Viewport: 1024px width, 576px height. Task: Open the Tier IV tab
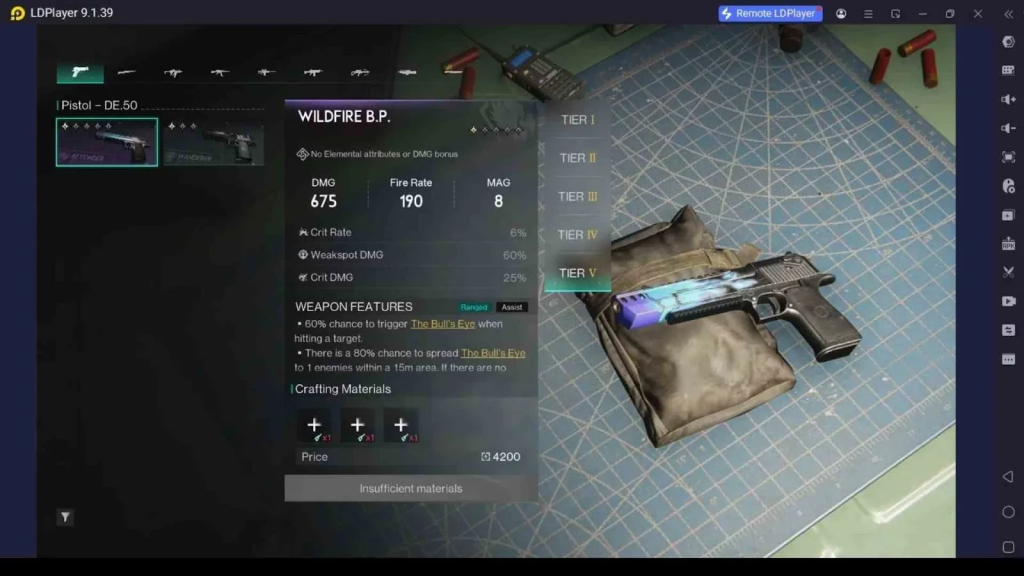pos(577,235)
